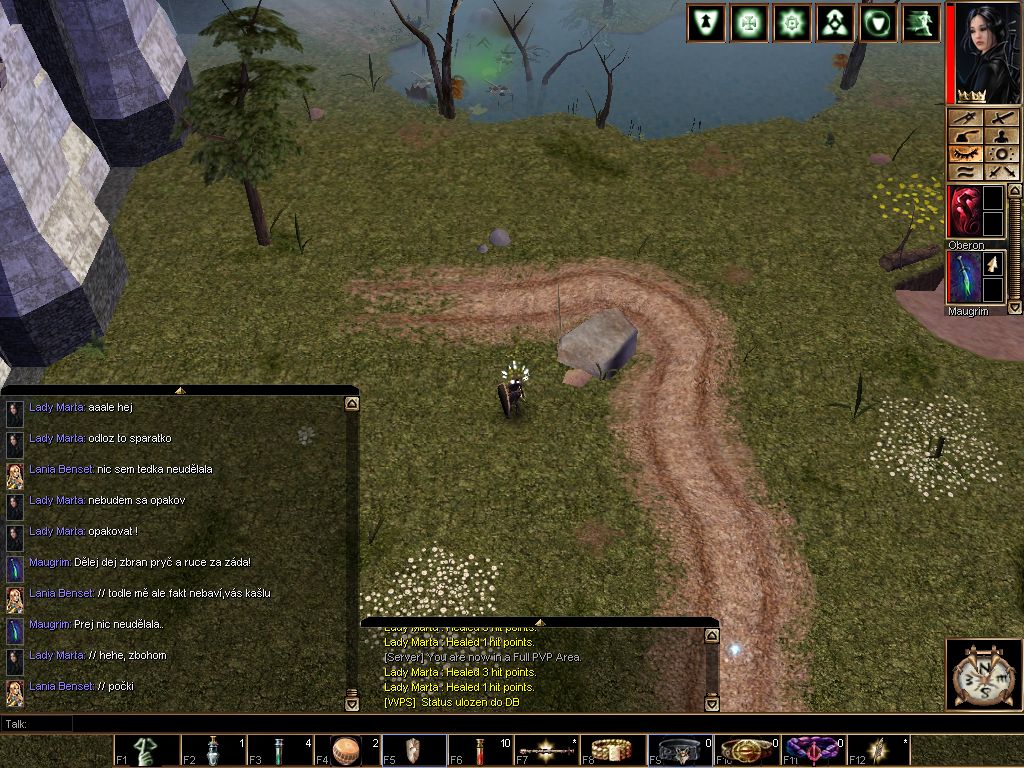1024x768 pixels.
Task: Use the purple amulet in slot F11
Action: [813, 751]
